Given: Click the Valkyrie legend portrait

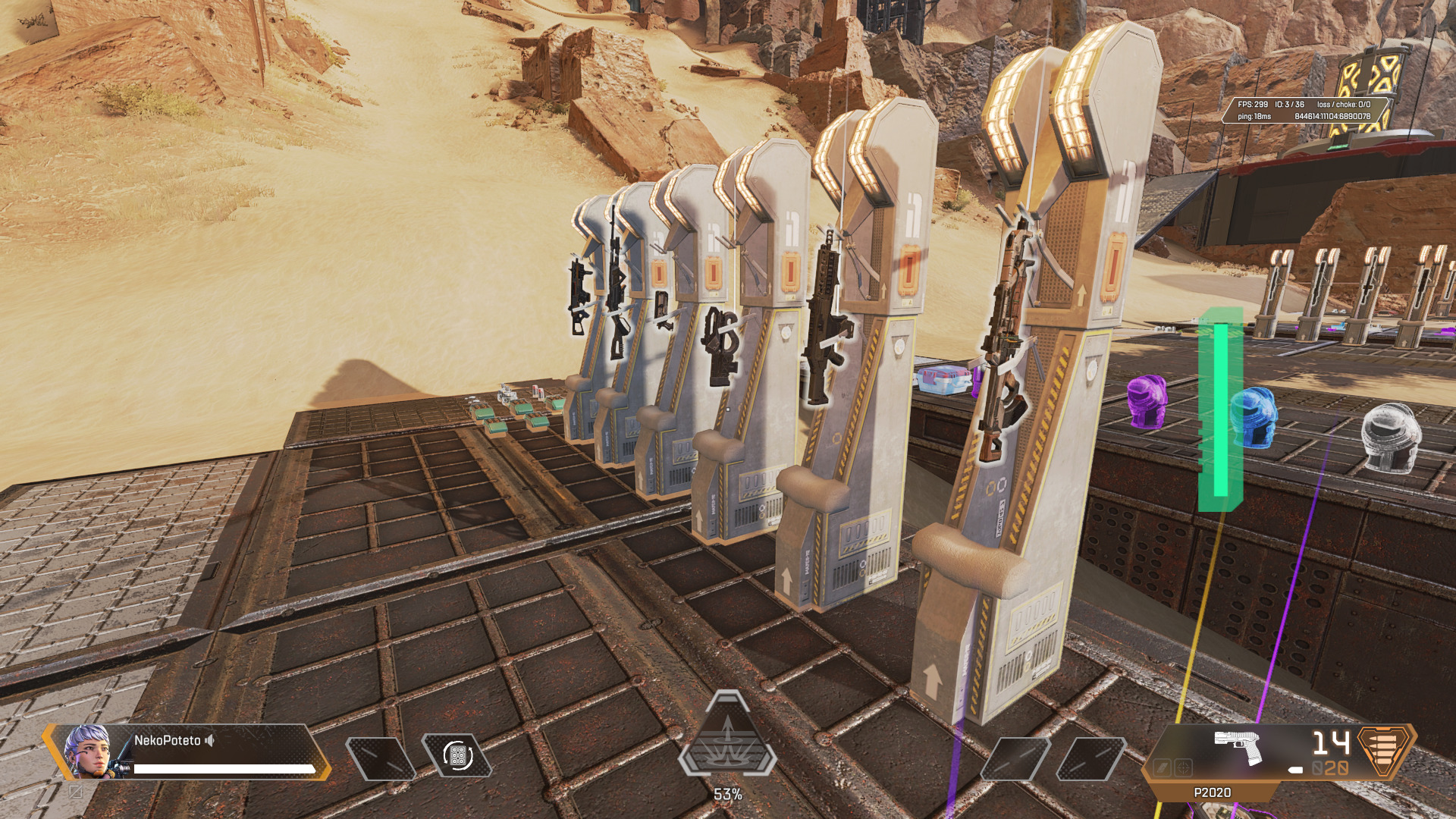Looking at the screenshot, I should tap(87, 752).
